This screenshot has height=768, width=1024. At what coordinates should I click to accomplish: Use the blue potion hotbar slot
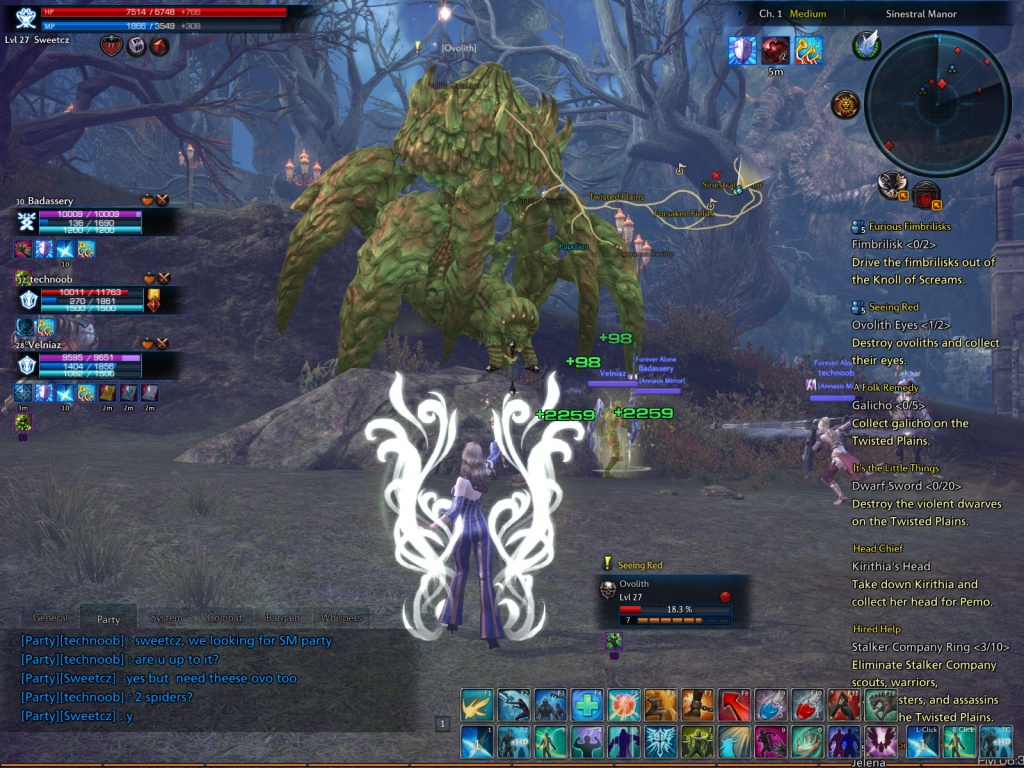tap(771, 705)
